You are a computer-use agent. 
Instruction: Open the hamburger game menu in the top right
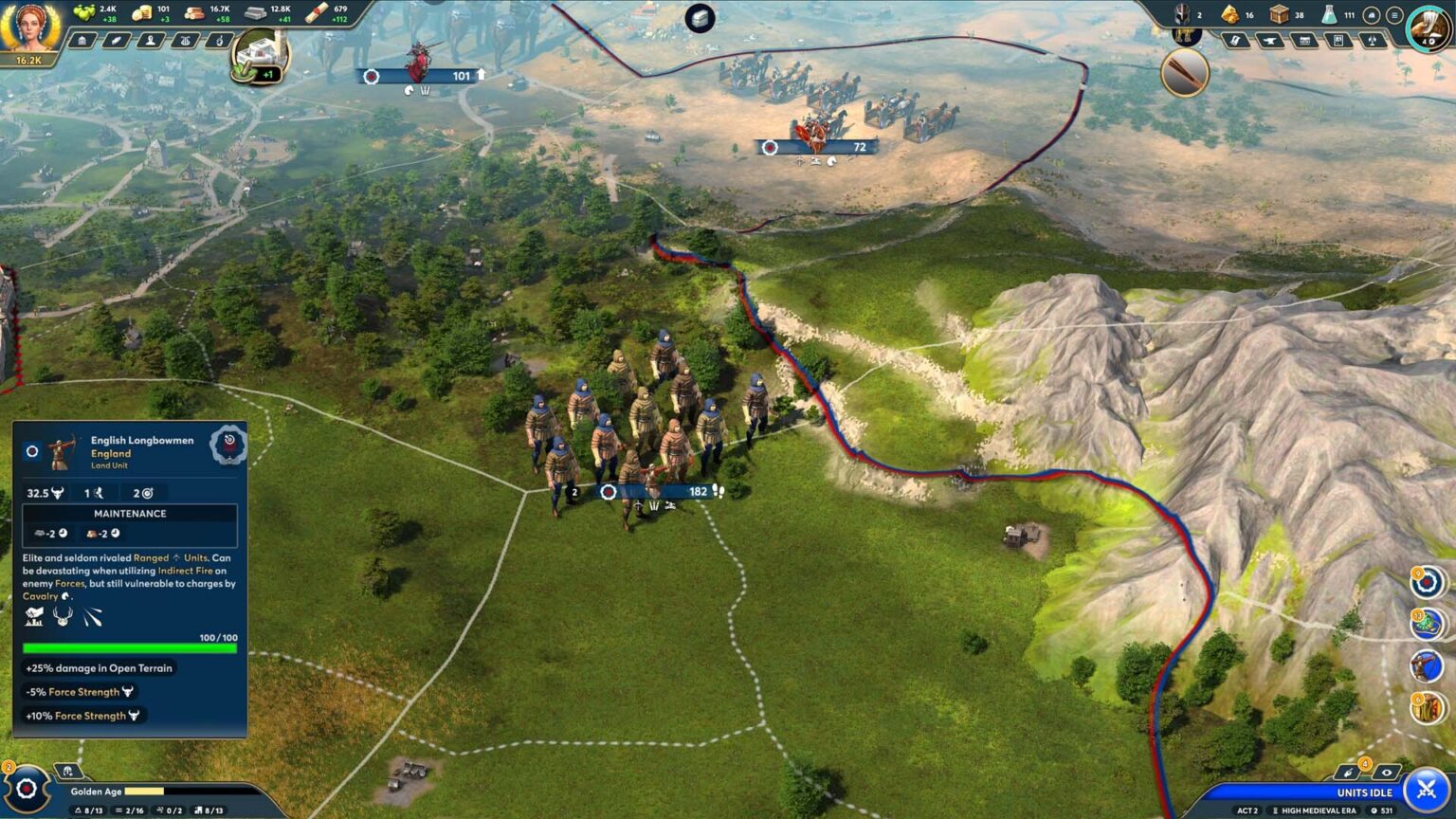click(x=1393, y=14)
